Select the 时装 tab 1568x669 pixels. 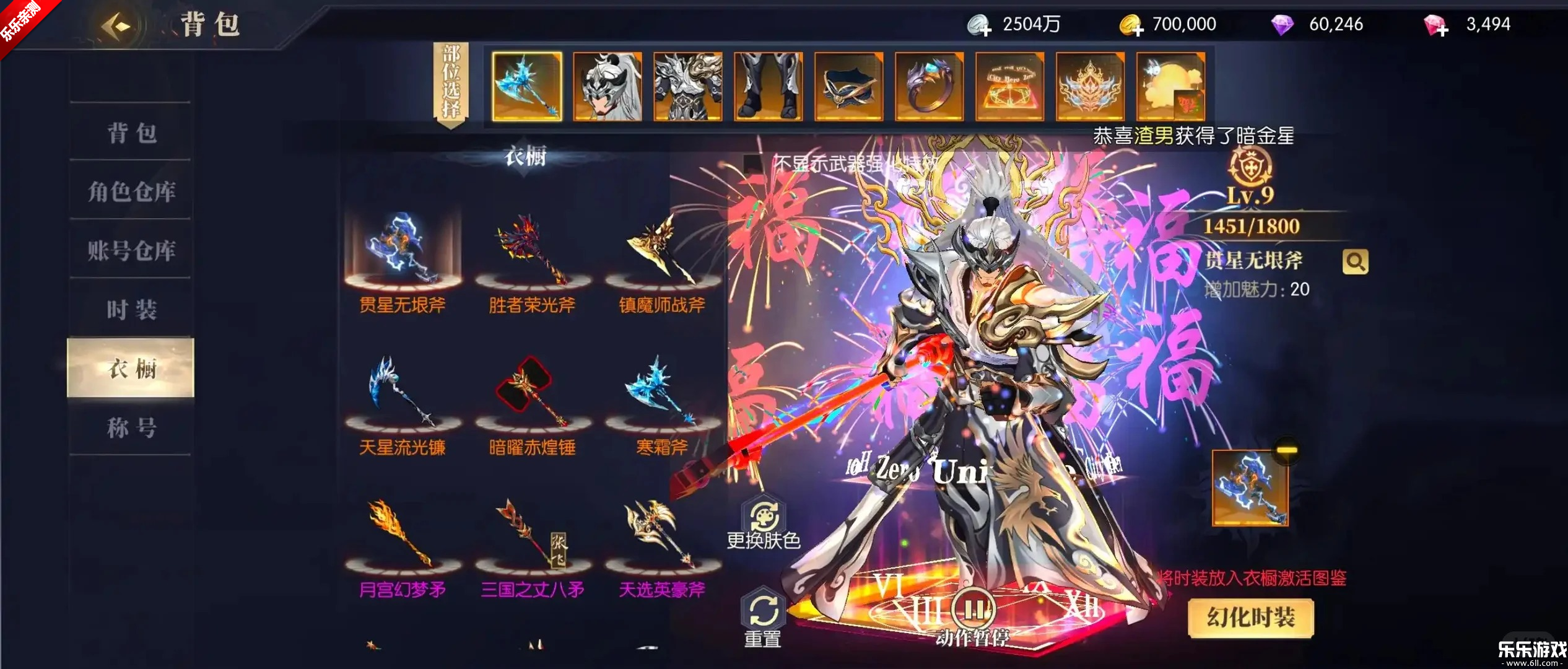[x=131, y=310]
